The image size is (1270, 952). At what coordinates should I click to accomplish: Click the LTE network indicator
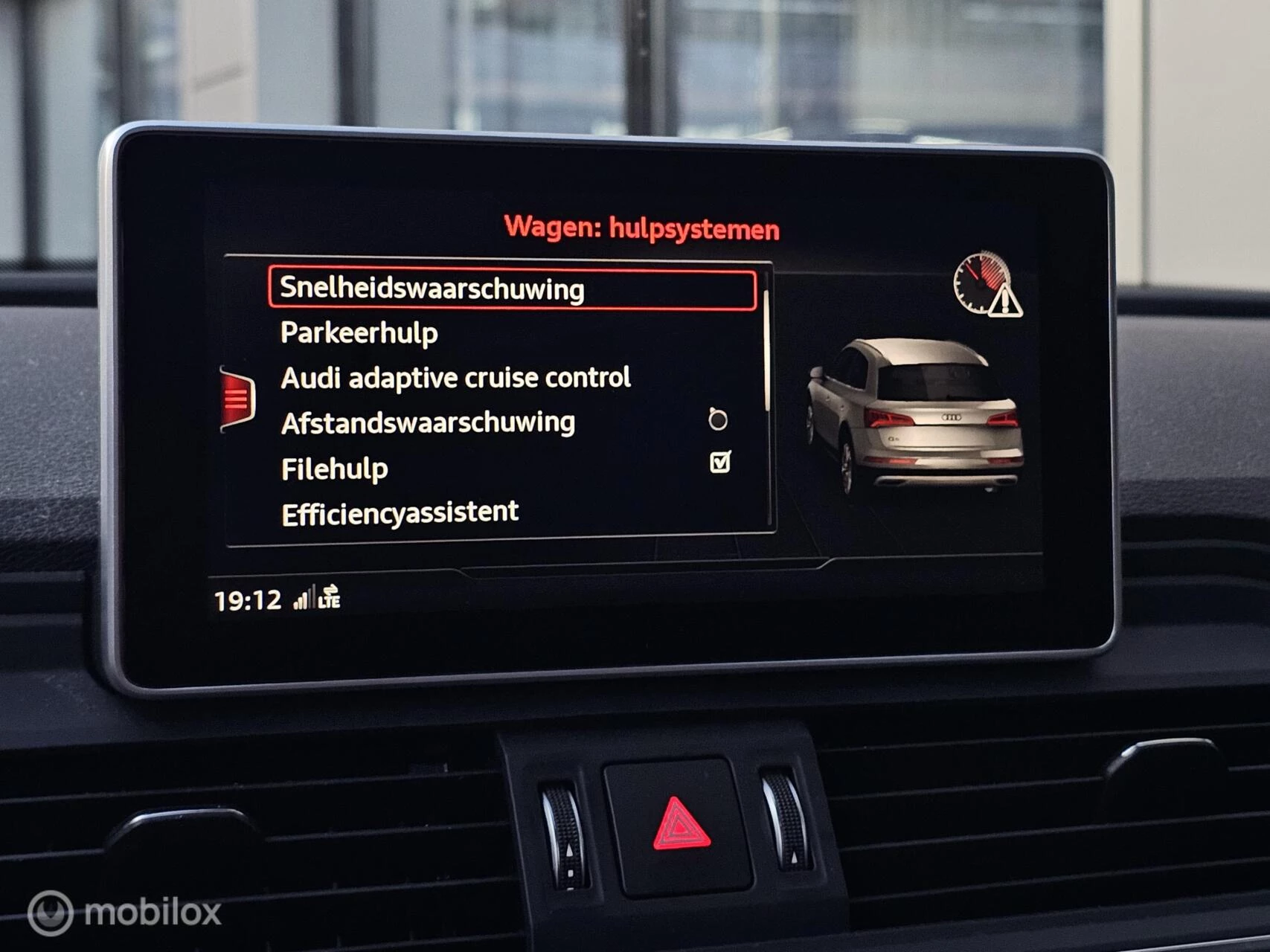click(x=330, y=602)
